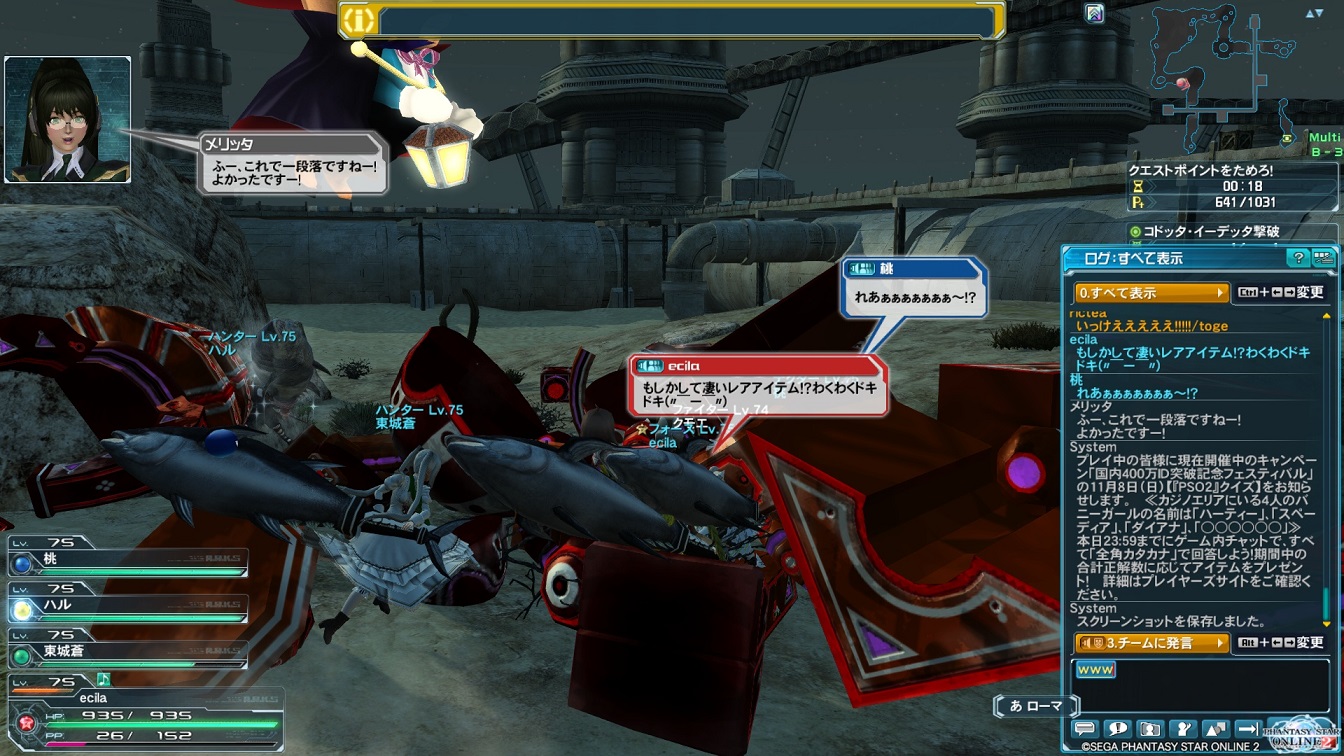
Task: Open the waving figure emote icon
Action: pyautogui.click(x=1184, y=729)
